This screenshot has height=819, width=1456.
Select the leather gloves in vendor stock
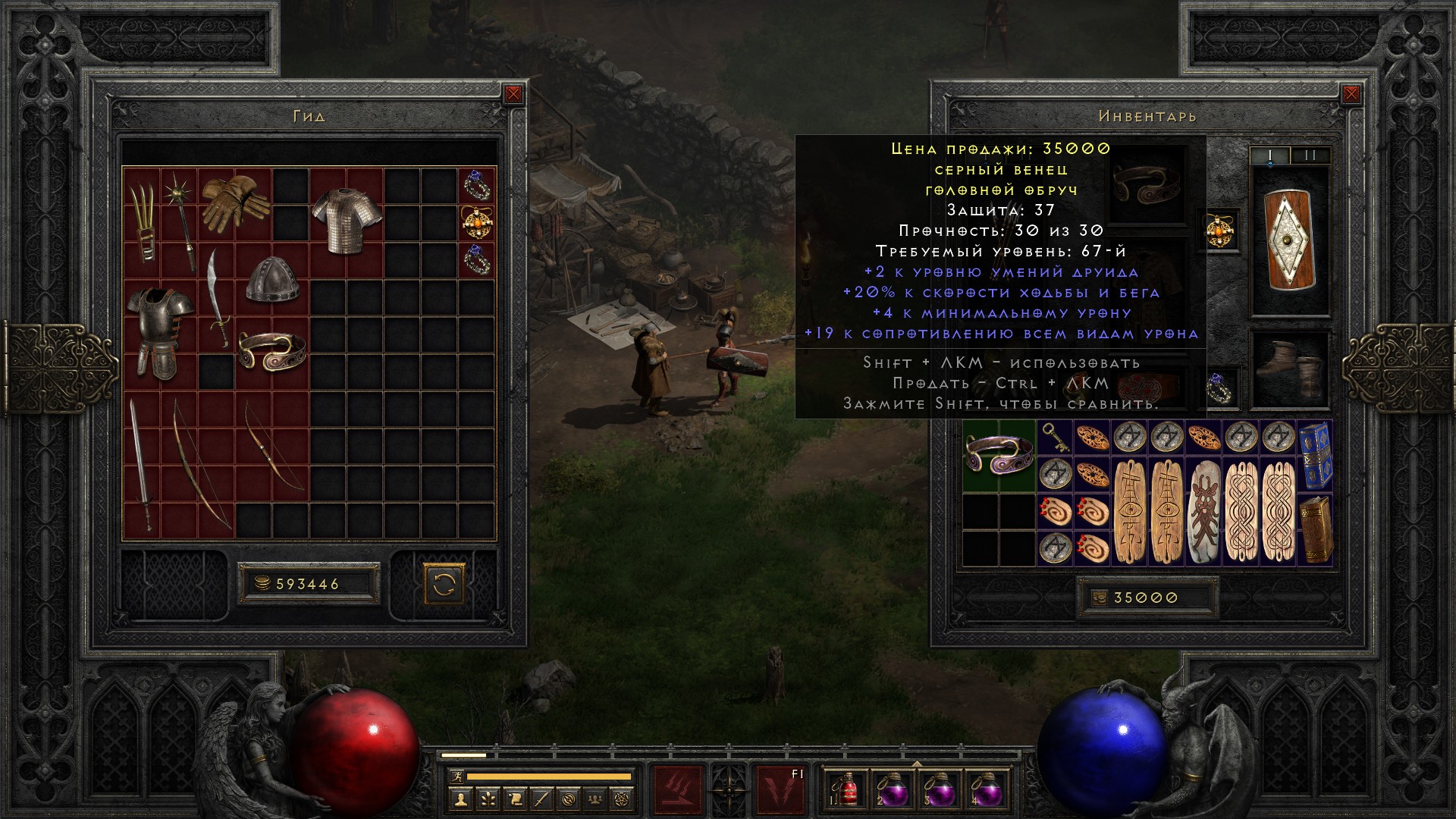235,202
